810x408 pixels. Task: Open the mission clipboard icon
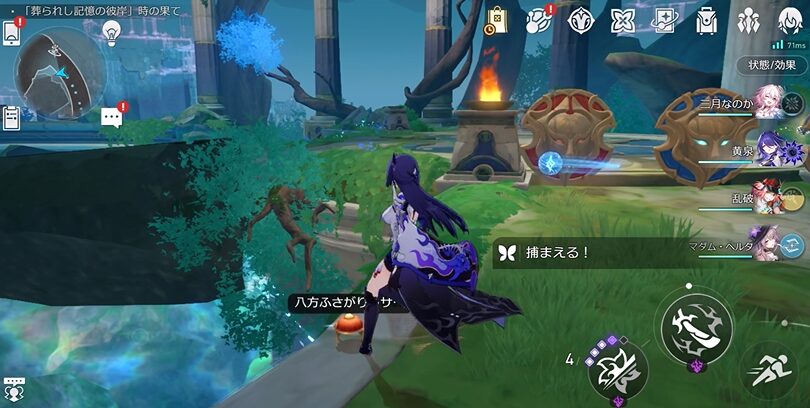tap(12, 118)
